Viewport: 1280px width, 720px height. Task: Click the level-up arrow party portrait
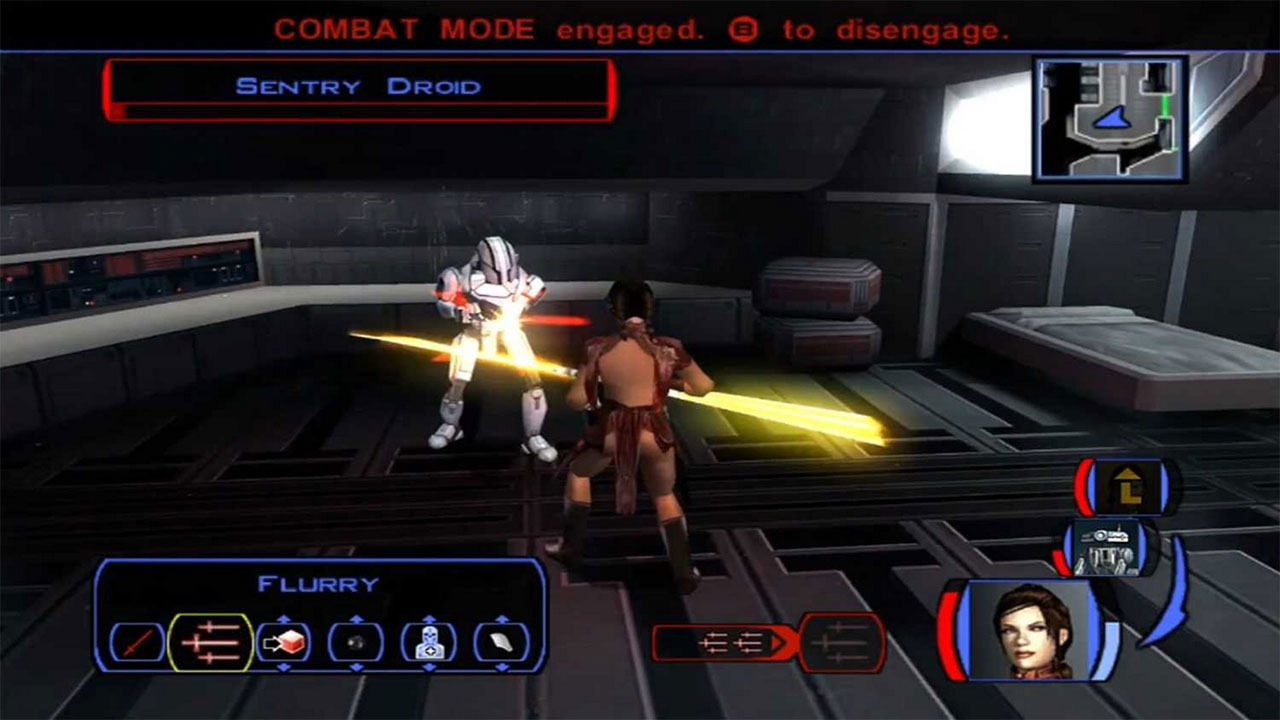click(1127, 487)
